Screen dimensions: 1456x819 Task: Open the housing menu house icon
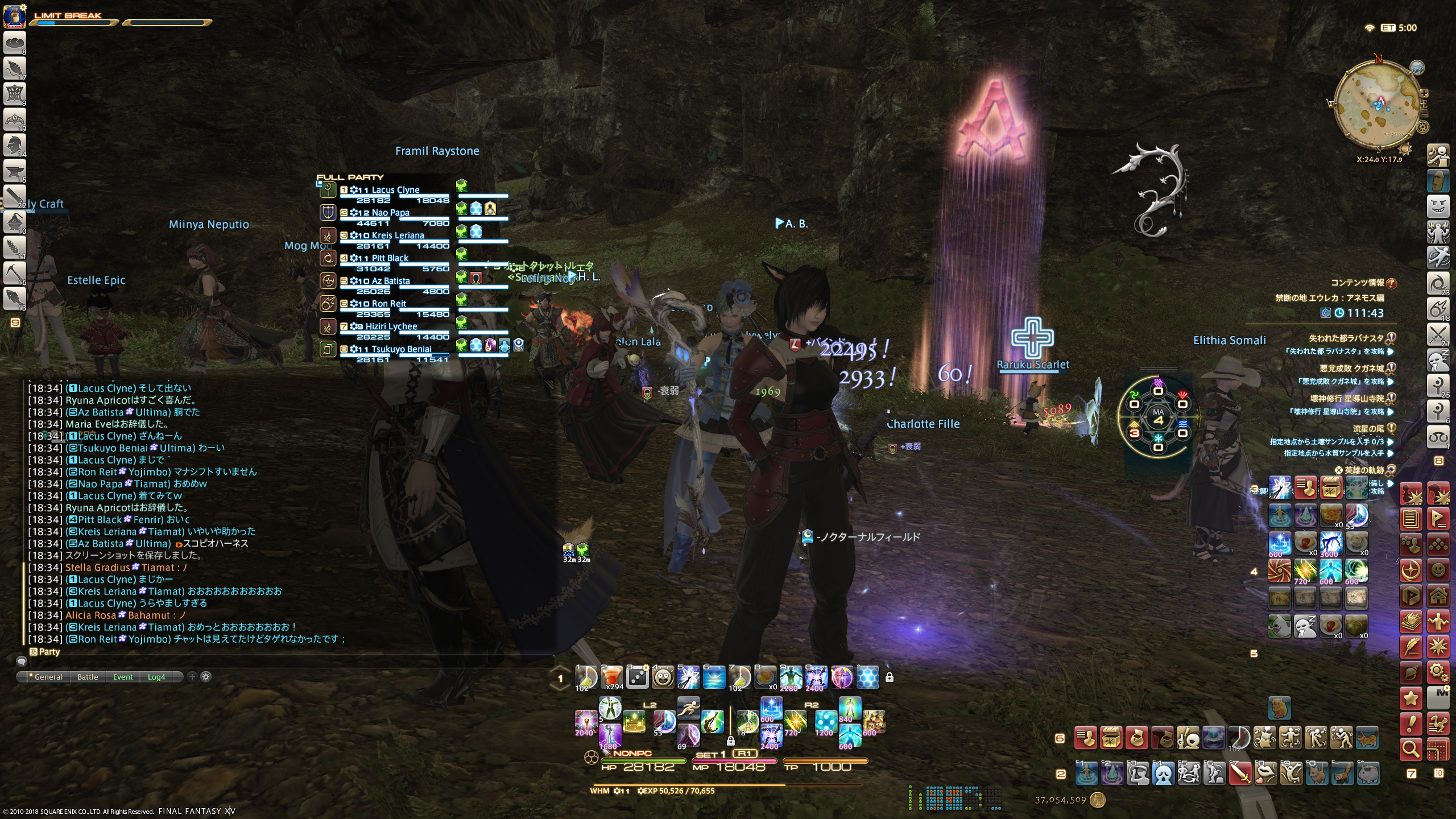pos(1438,596)
